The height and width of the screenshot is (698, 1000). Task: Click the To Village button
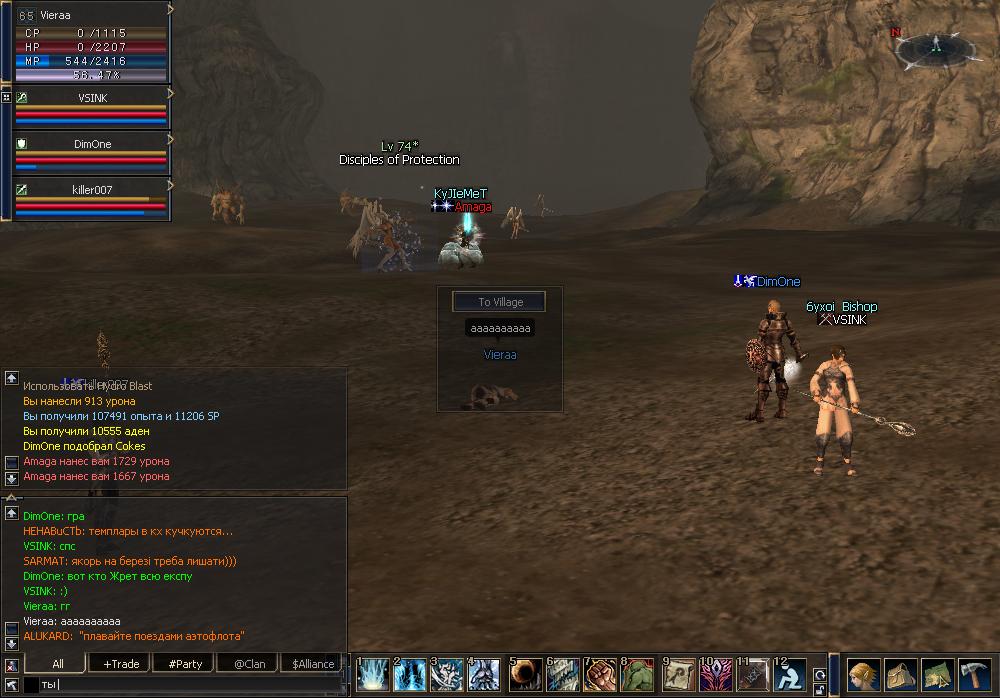[x=500, y=302]
